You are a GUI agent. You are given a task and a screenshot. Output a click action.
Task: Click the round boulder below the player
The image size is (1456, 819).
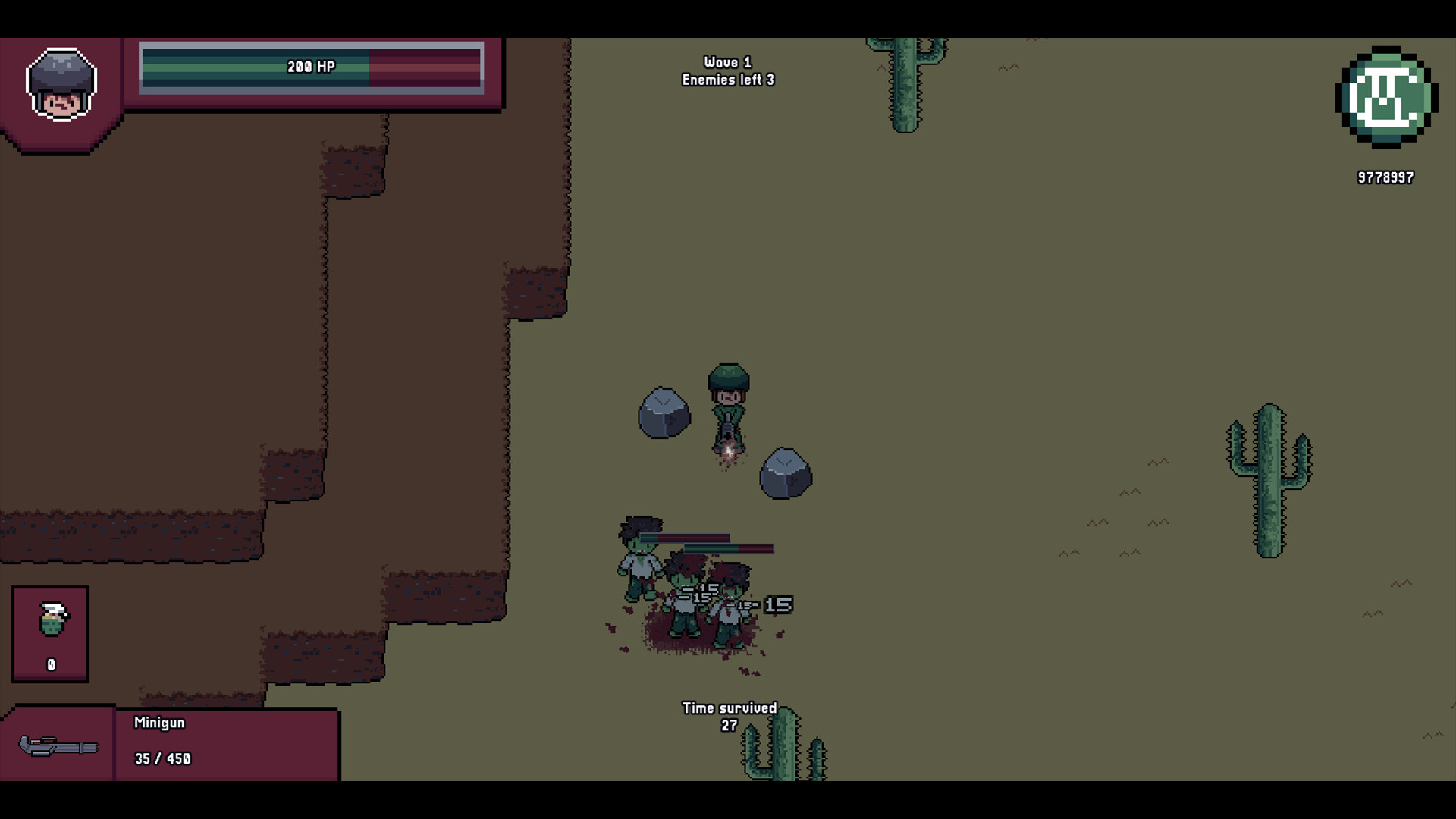(x=785, y=474)
